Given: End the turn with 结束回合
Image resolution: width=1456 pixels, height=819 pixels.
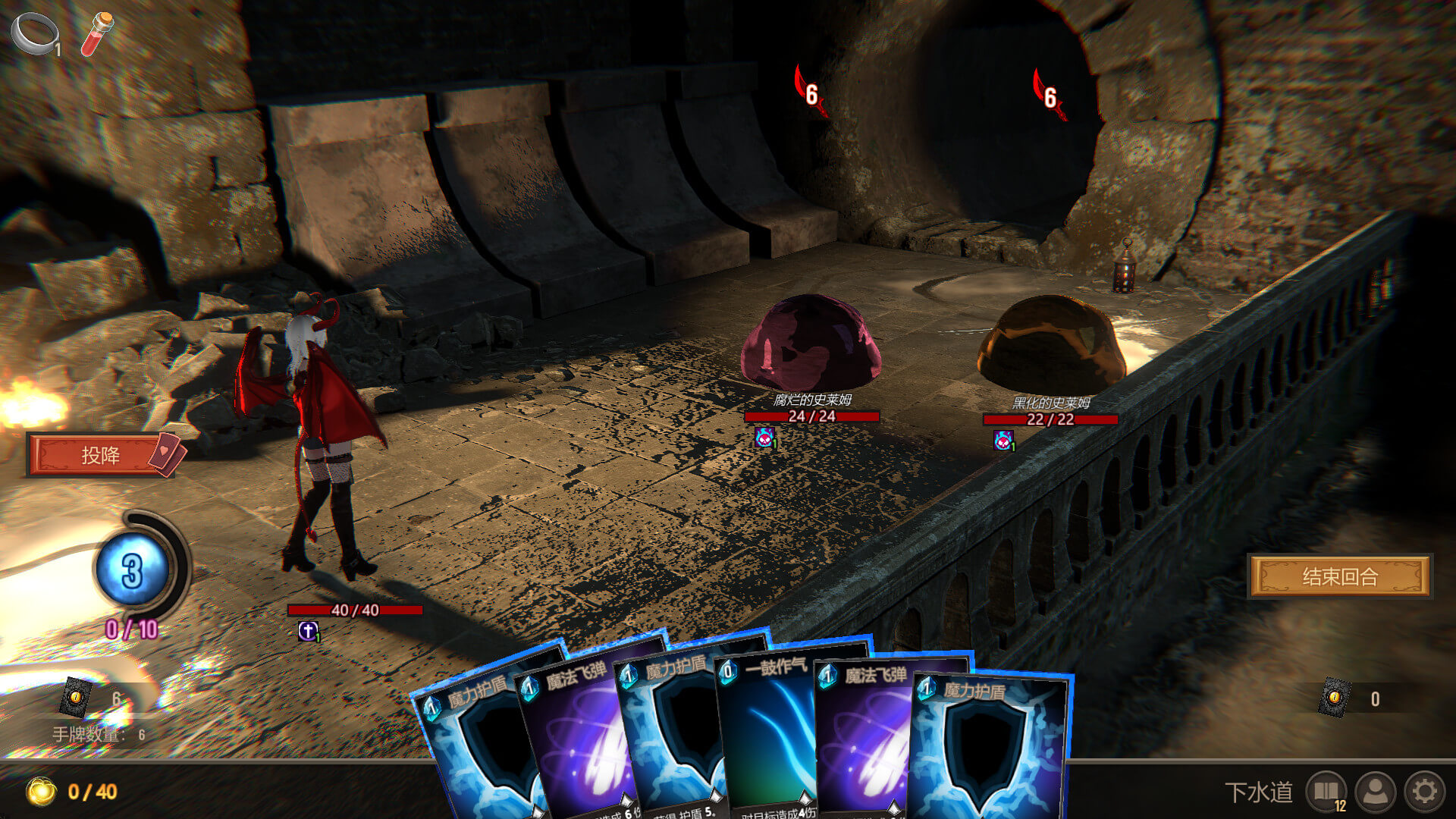Looking at the screenshot, I should pos(1339,576).
